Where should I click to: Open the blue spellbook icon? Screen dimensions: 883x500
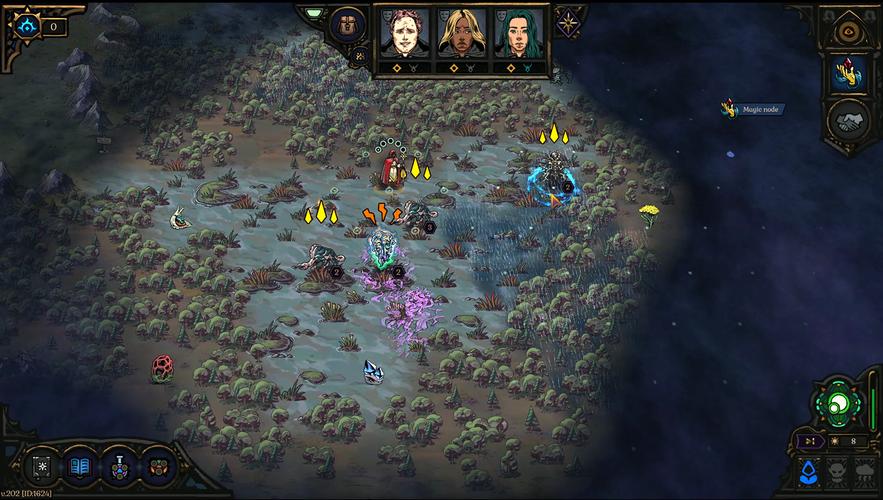pyautogui.click(x=80, y=466)
